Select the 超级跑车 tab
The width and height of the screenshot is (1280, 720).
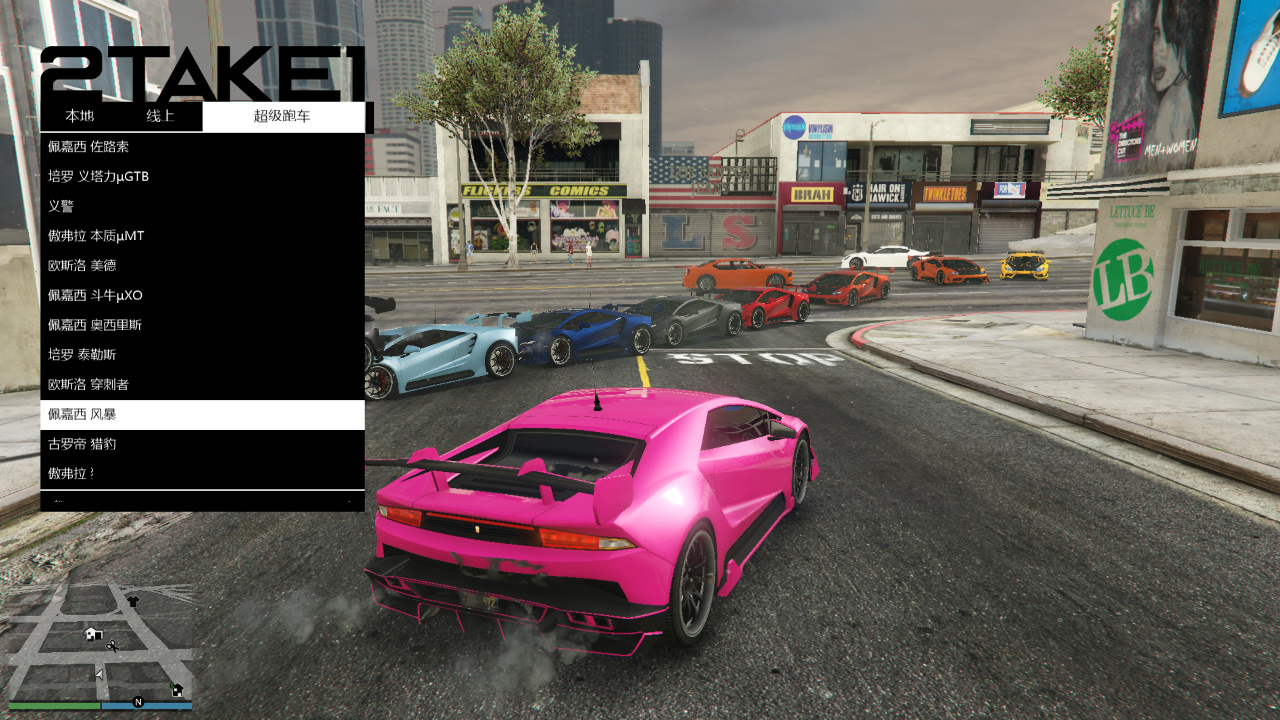click(x=283, y=116)
